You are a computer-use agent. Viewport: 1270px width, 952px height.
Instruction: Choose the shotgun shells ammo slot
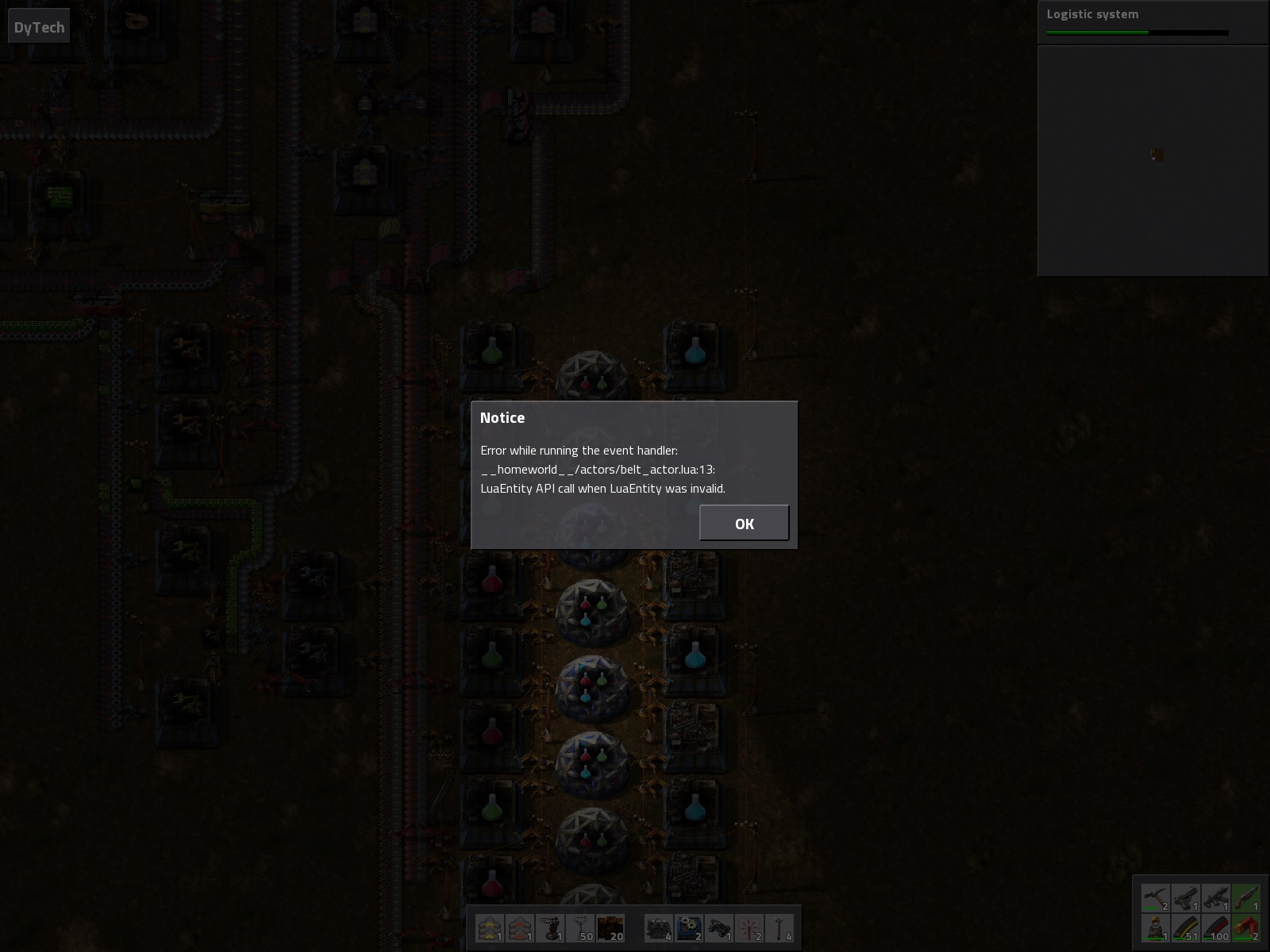tap(1246, 927)
